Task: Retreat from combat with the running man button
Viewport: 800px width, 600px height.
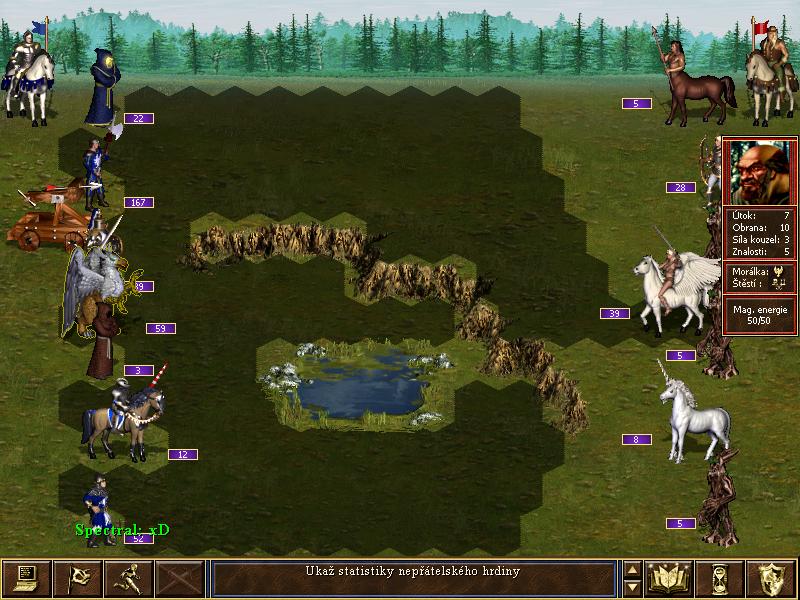Action: pyautogui.click(x=129, y=578)
